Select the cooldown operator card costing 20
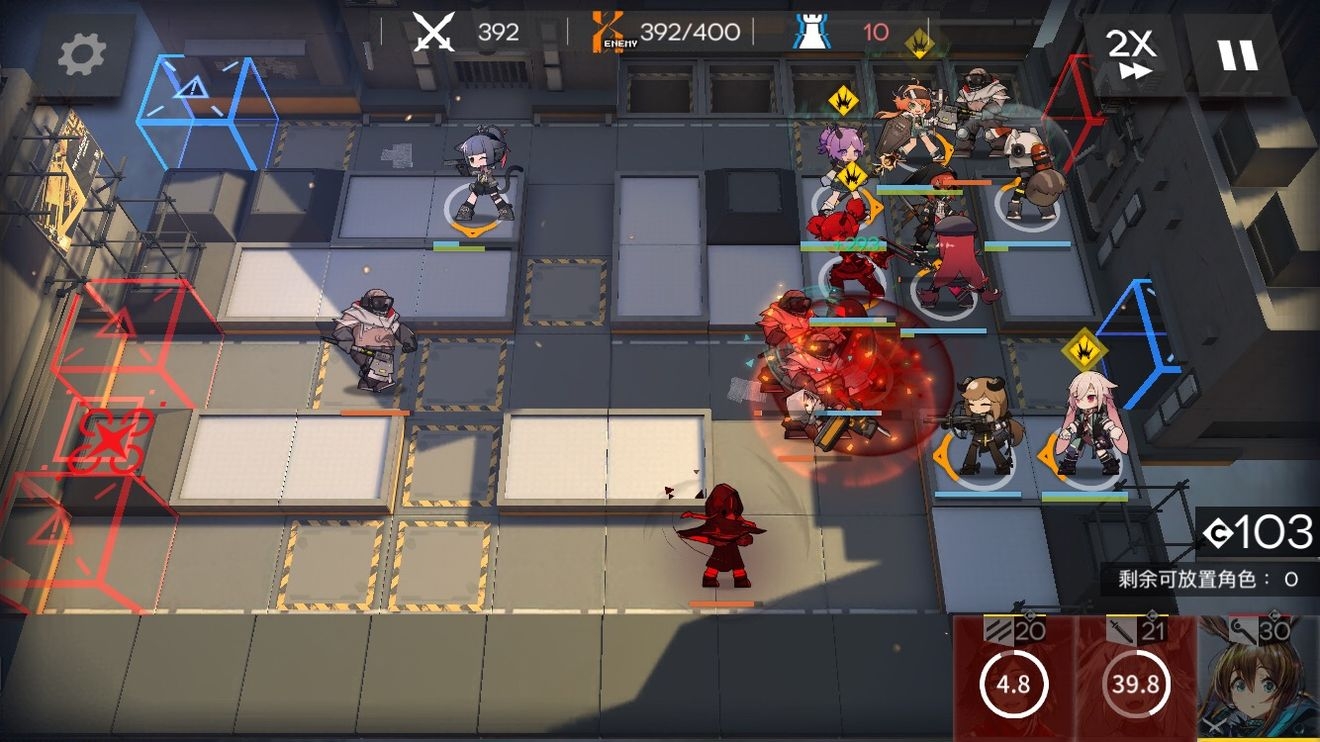 pyautogui.click(x=1013, y=680)
